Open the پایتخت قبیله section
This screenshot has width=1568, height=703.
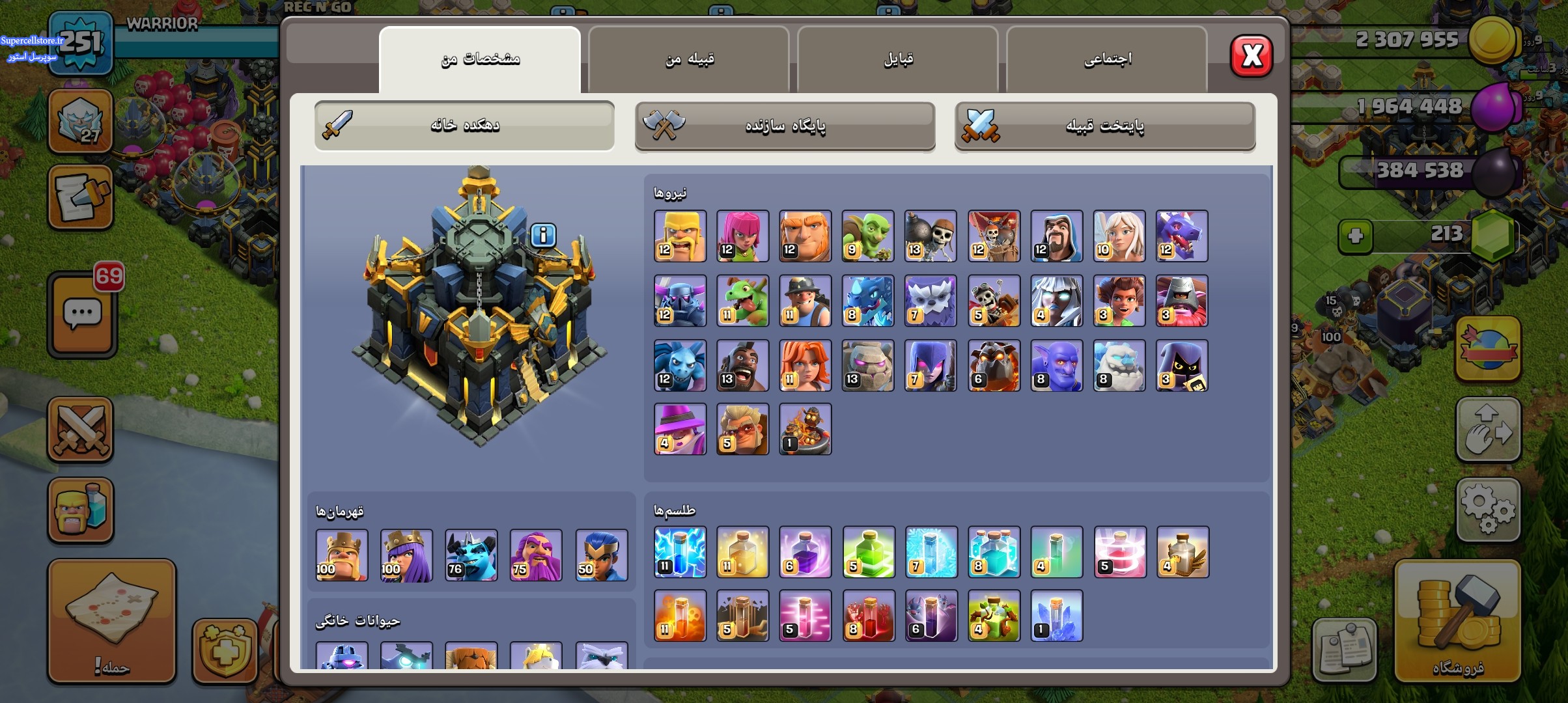coord(1104,126)
